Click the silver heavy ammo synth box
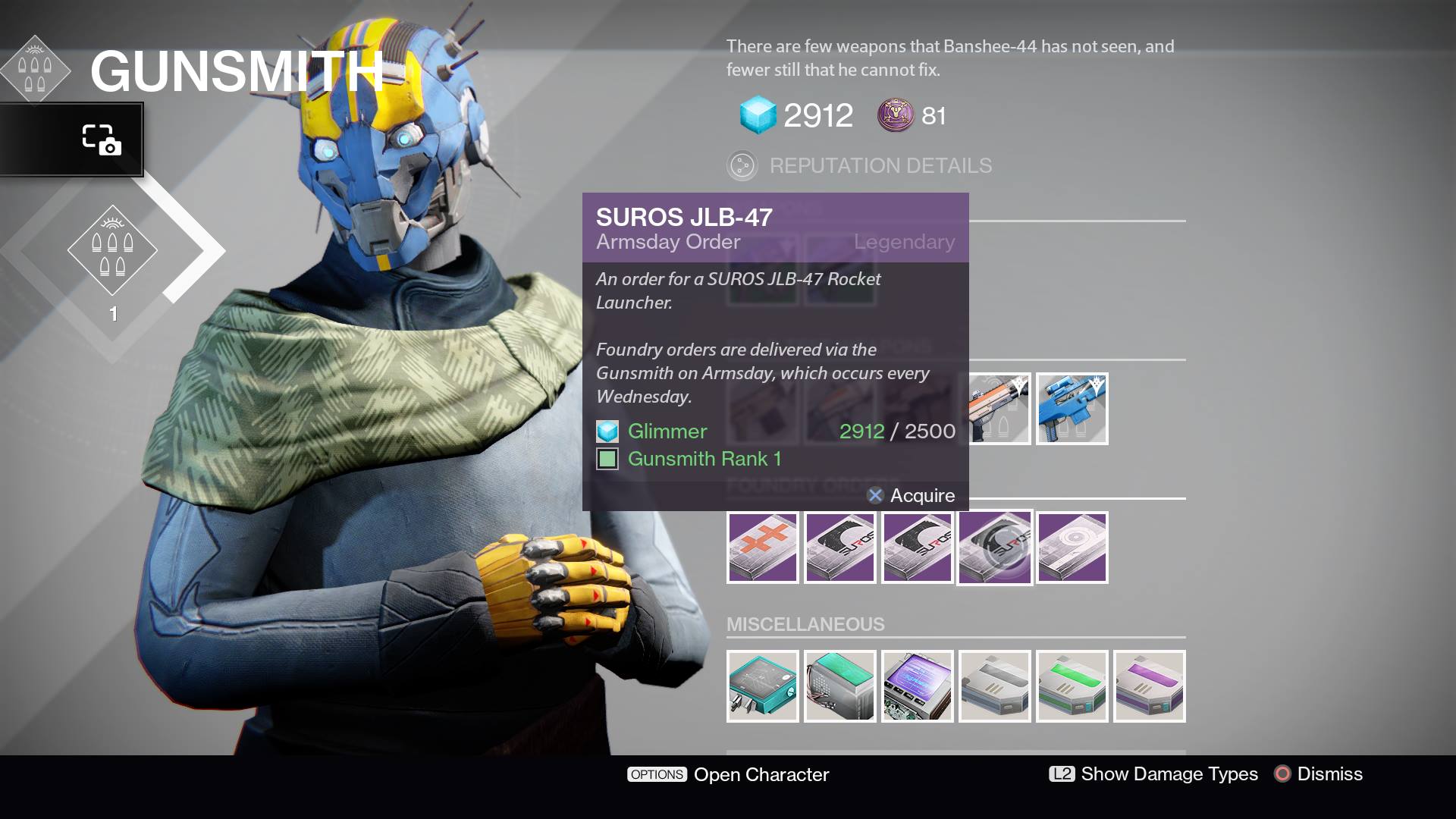This screenshot has height=819, width=1456. point(994,686)
